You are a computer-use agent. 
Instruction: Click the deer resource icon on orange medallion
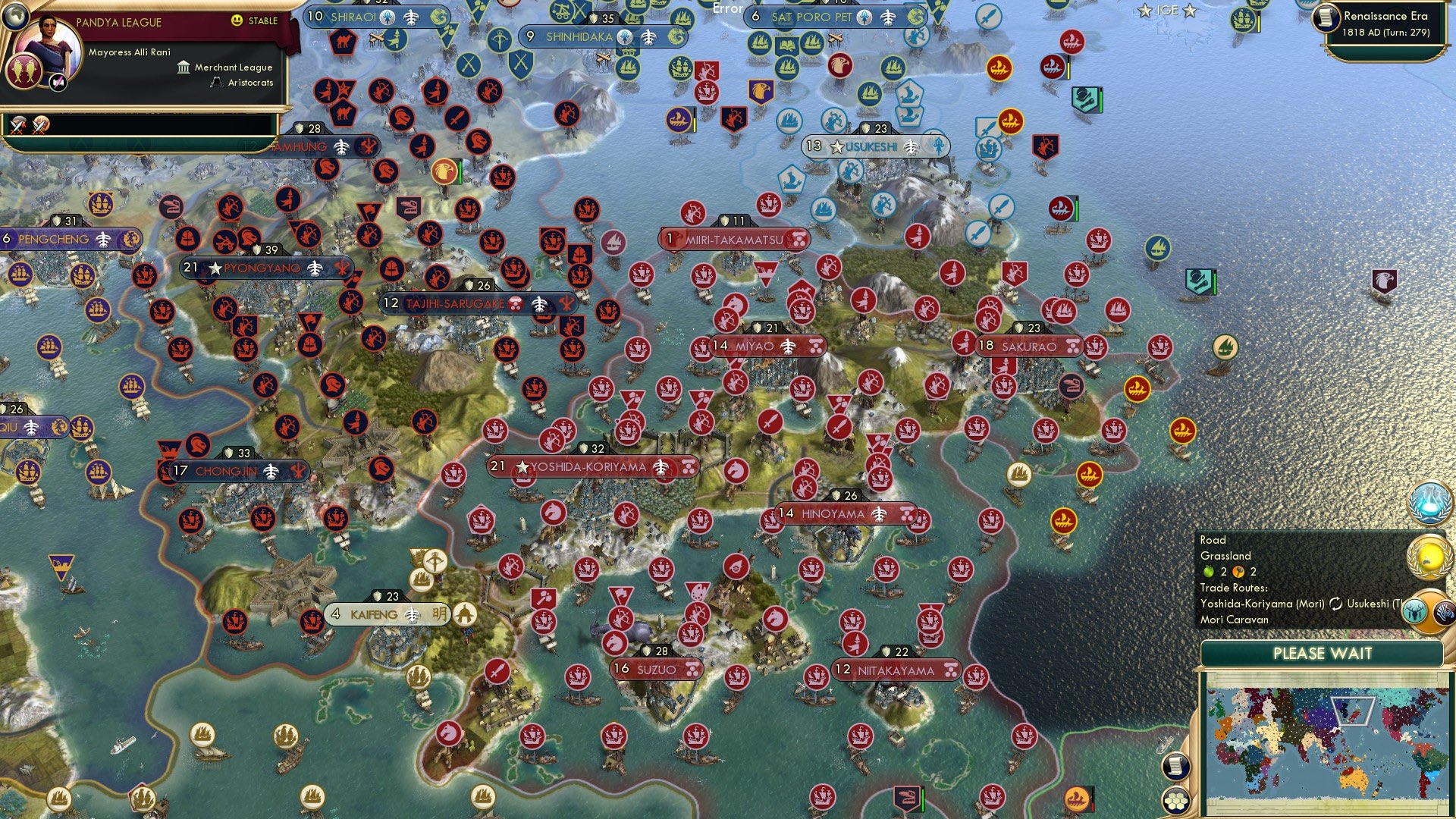1414,612
